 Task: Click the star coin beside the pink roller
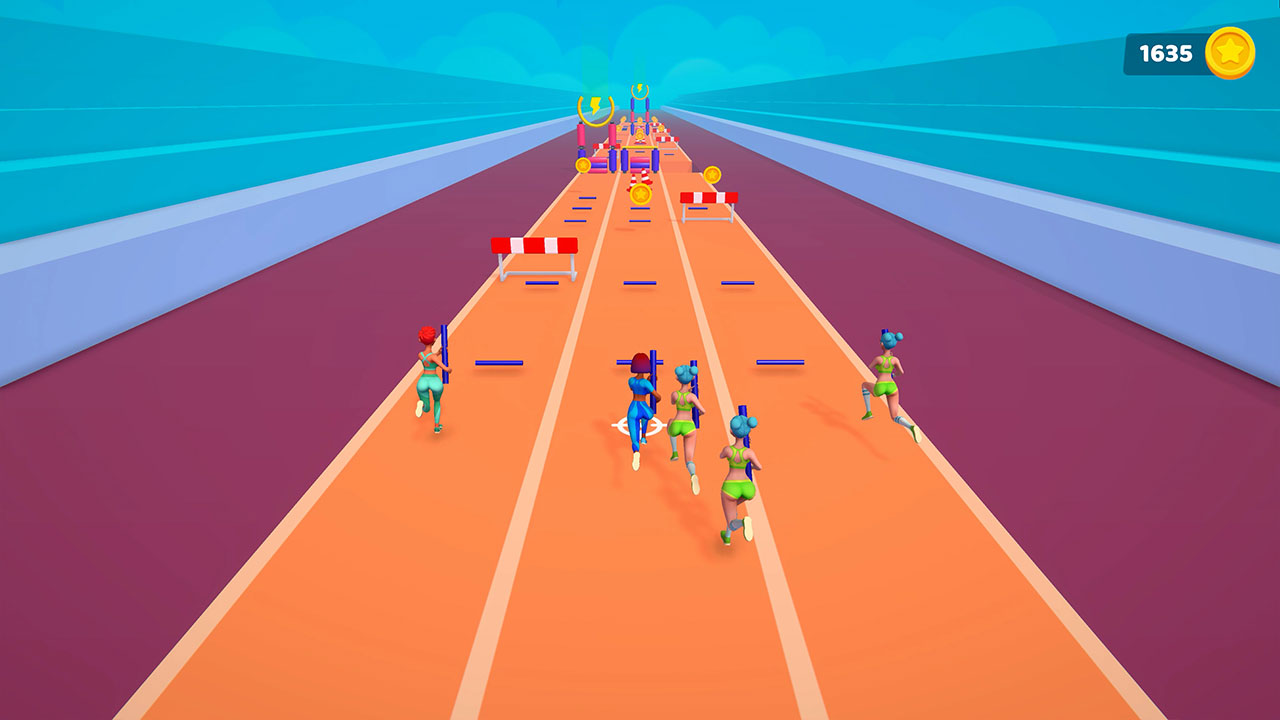584,165
